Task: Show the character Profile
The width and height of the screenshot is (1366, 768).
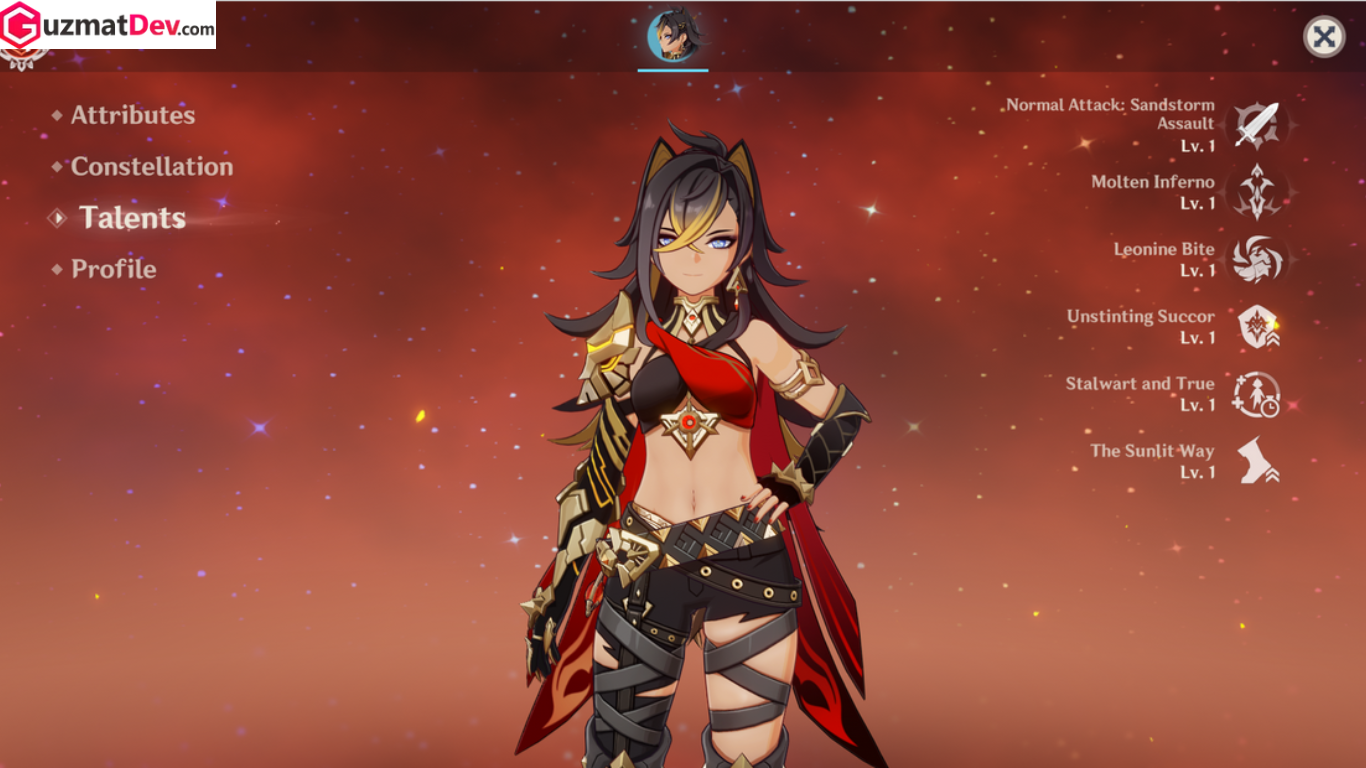Action: pyautogui.click(x=113, y=269)
